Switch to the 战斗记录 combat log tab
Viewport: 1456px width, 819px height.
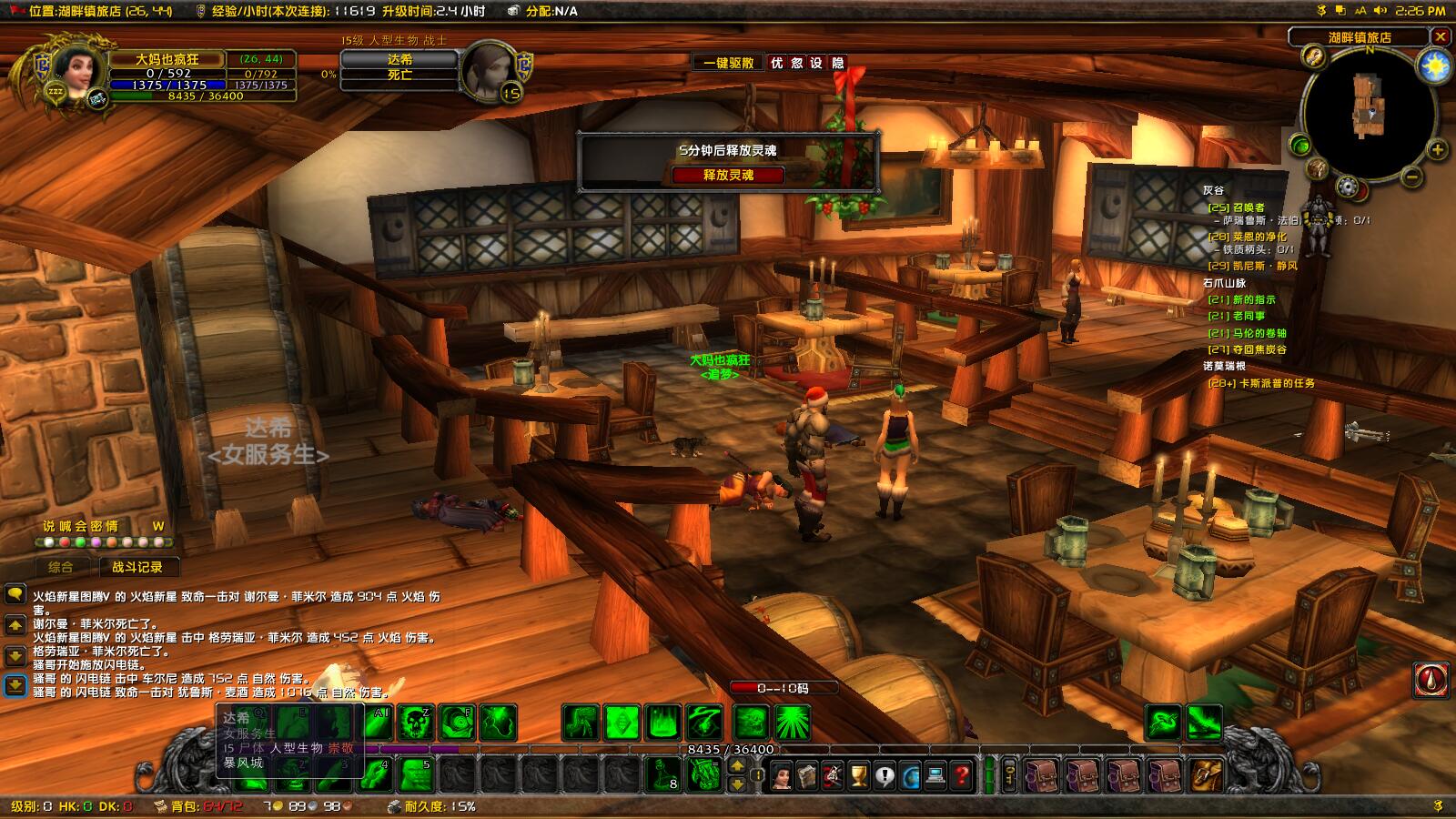coord(137,567)
